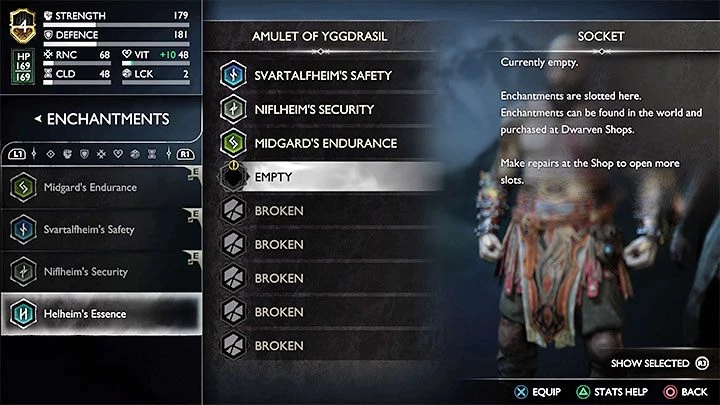The width and height of the screenshot is (720, 405).
Task: Pick Niflheim's Security in the enchantments list
Action: (100, 272)
